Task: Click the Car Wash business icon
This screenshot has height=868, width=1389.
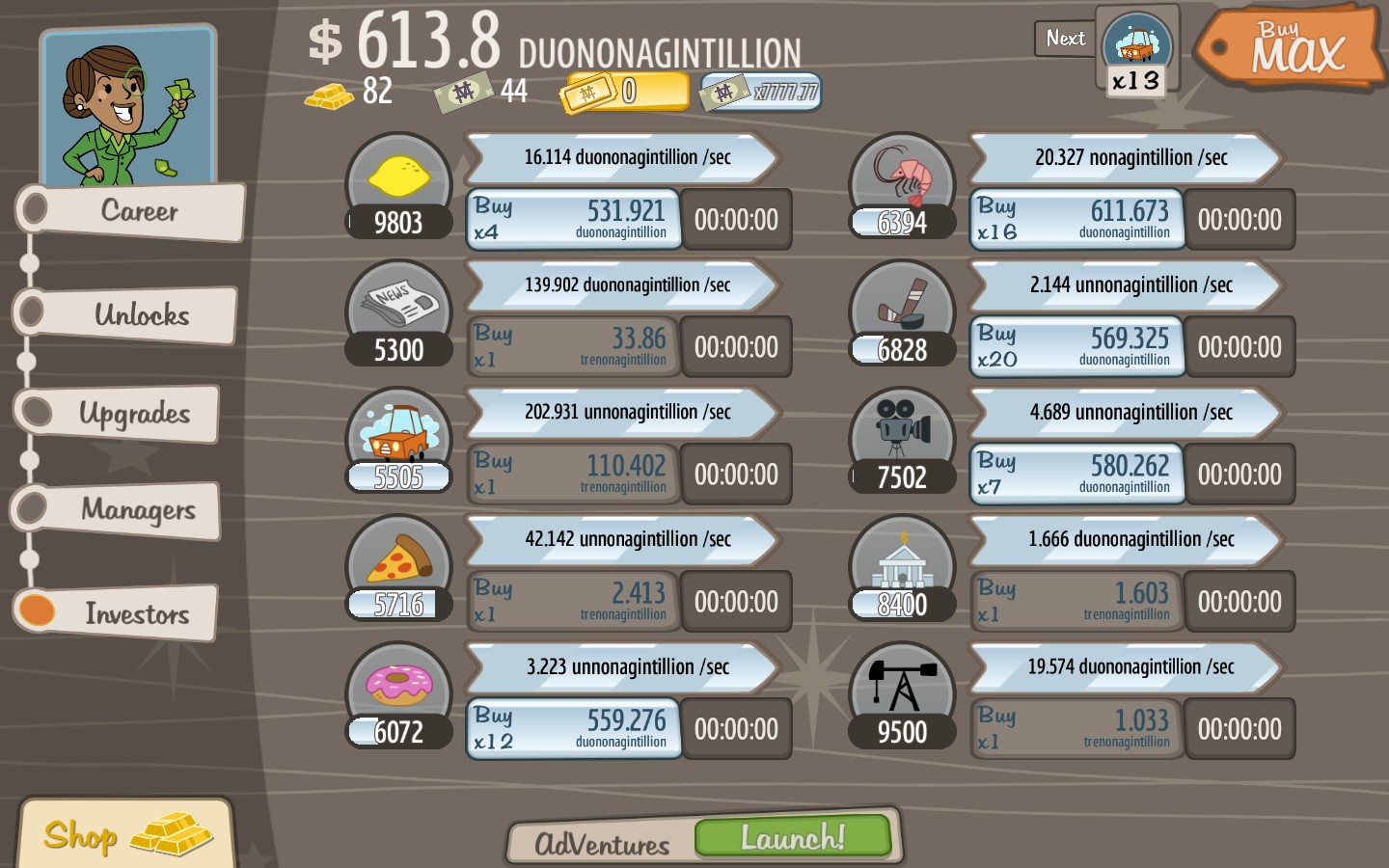Action: pos(398,434)
